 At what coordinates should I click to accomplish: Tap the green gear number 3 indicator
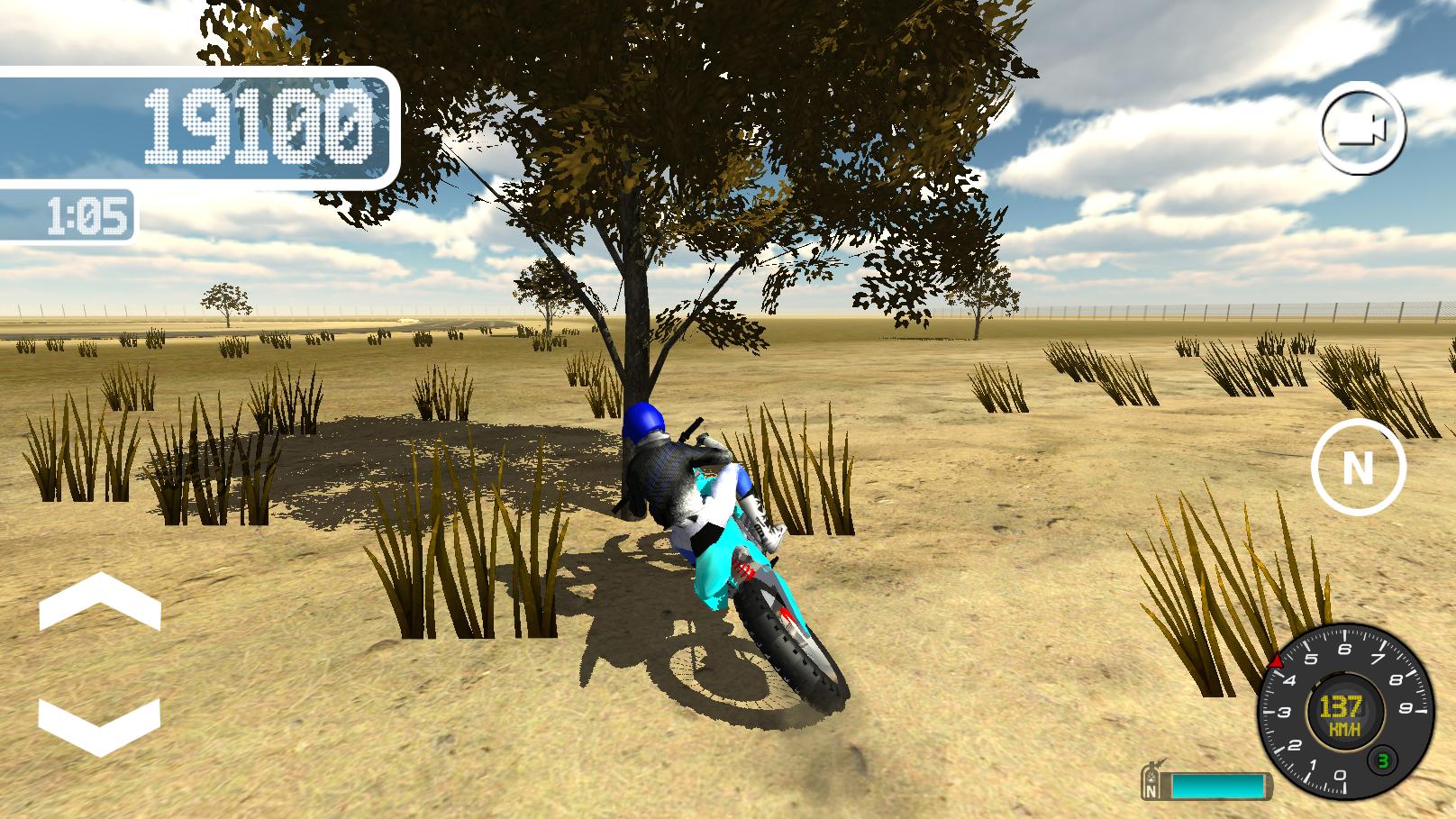pyautogui.click(x=1382, y=763)
